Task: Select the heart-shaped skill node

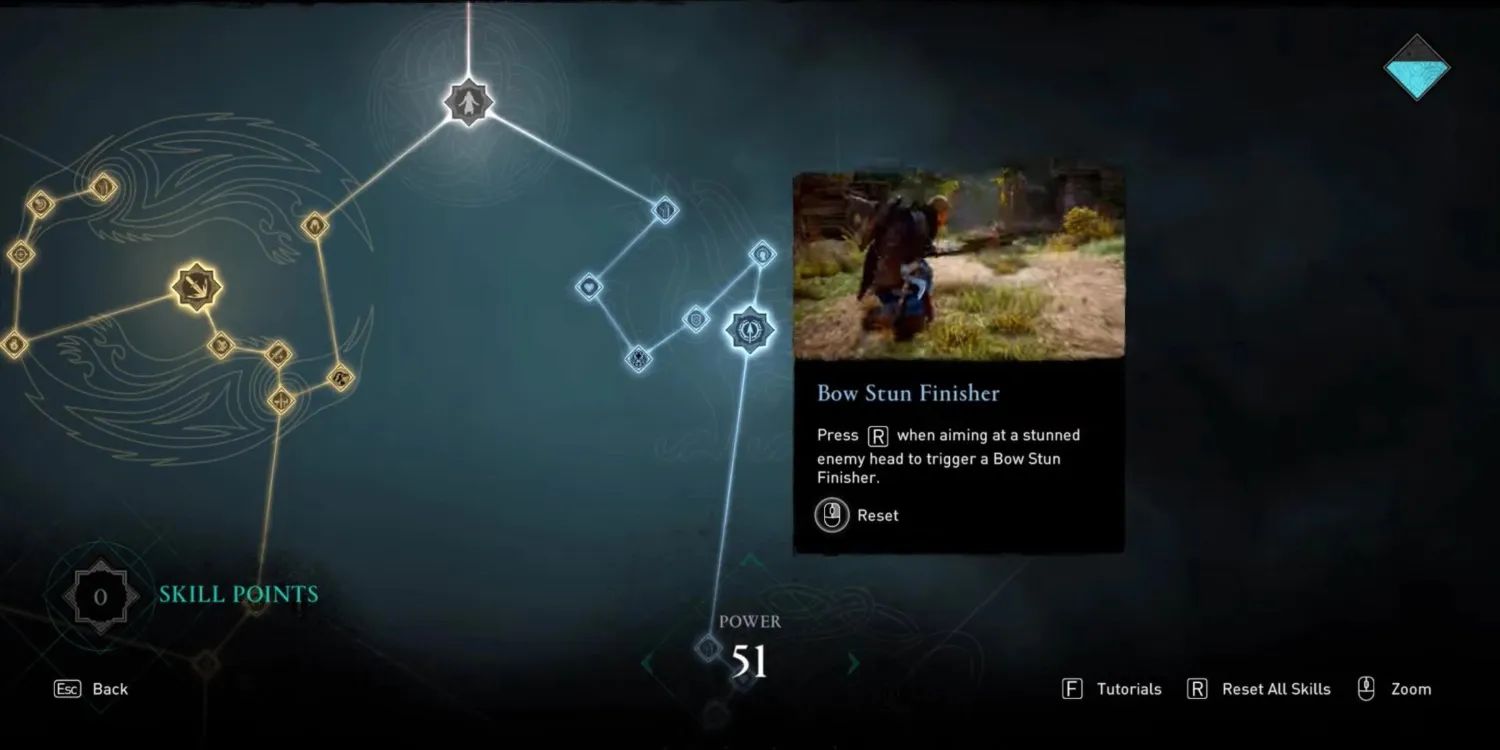Action: (x=589, y=287)
